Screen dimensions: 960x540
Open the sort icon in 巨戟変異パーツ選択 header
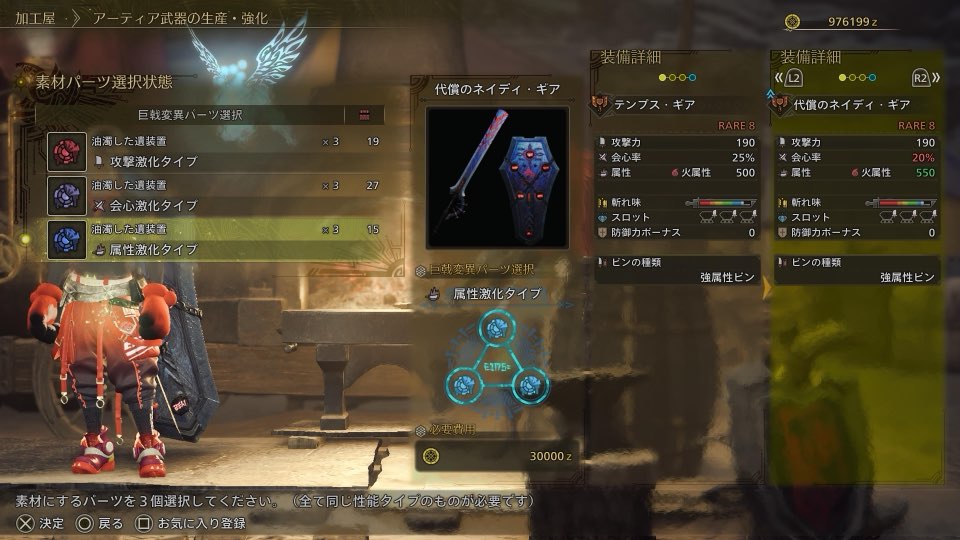[364, 115]
